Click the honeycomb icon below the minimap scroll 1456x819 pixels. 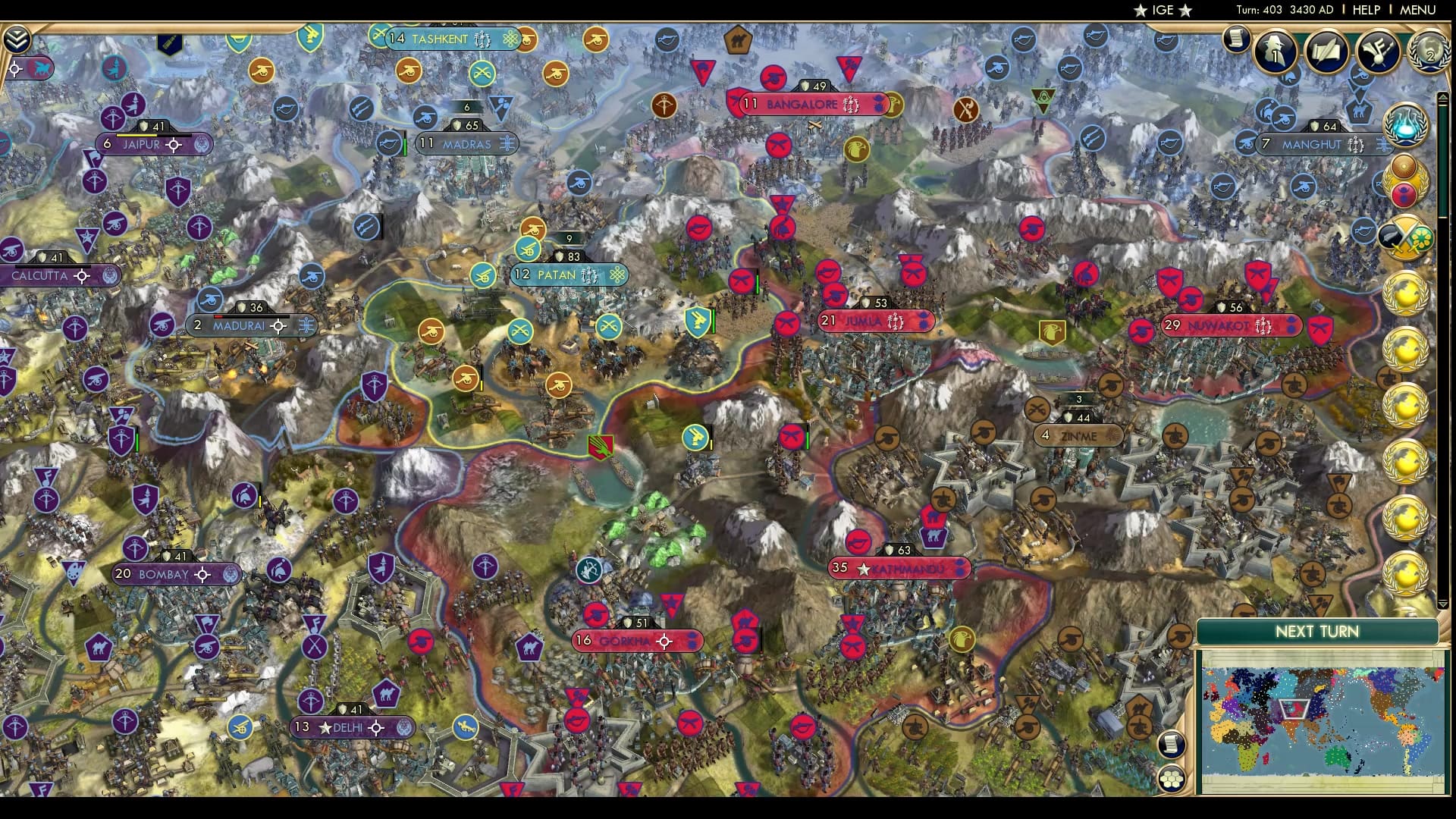pyautogui.click(x=1171, y=779)
